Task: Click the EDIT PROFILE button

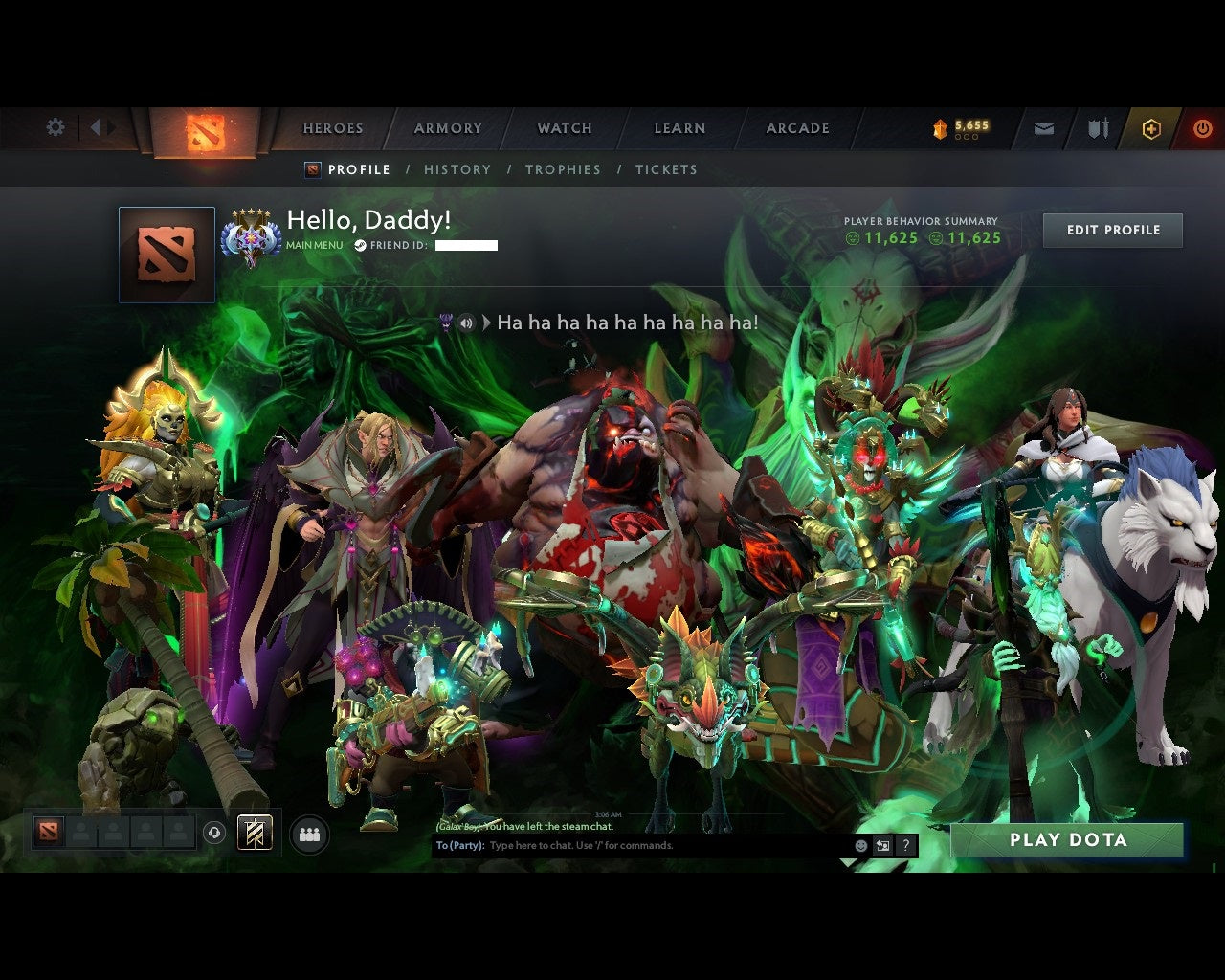Action: pyautogui.click(x=1112, y=230)
